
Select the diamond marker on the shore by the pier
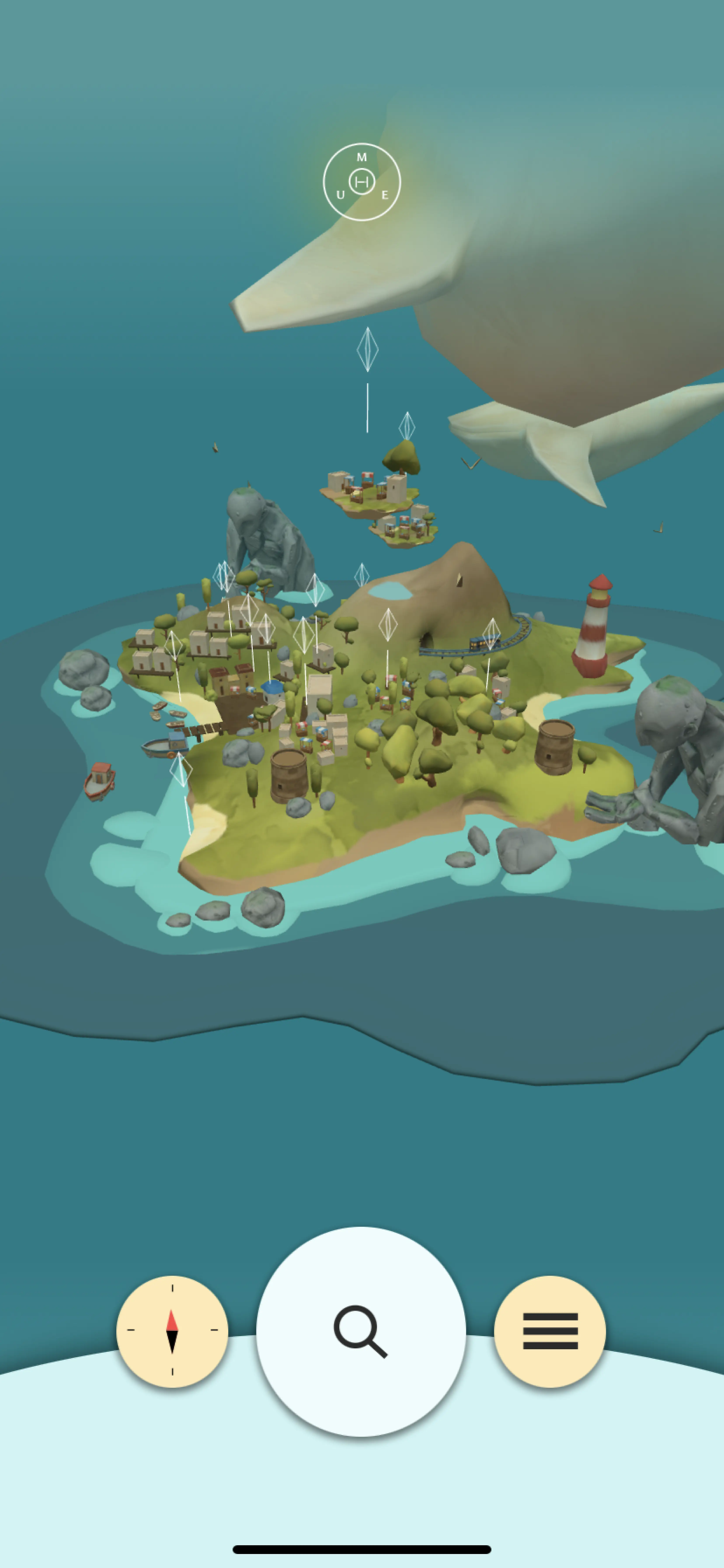[181, 769]
